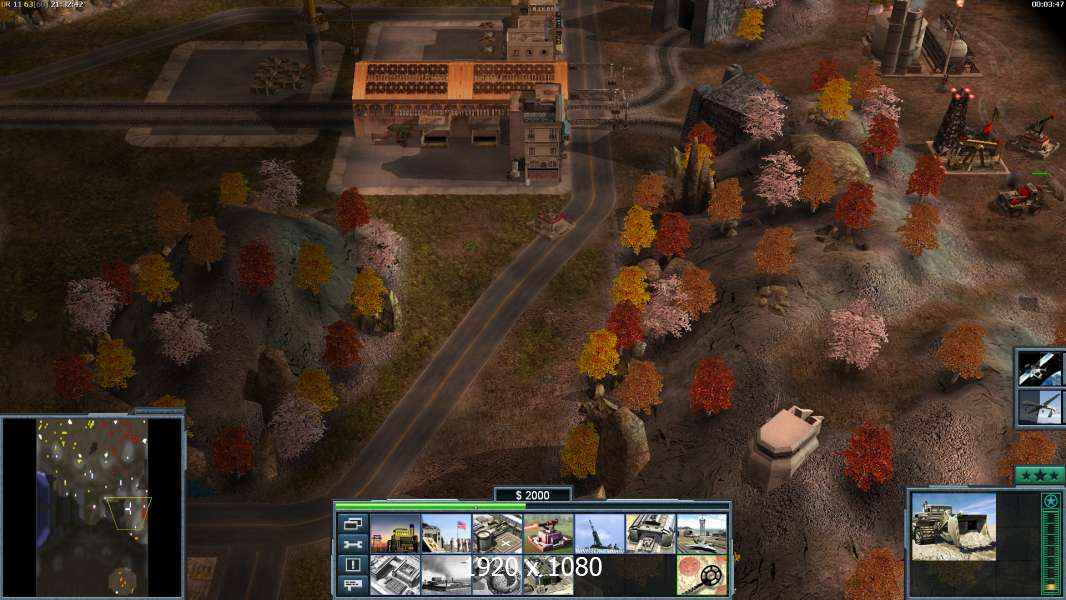The height and width of the screenshot is (600, 1066).
Task: Click on the minimap
Action: [92, 506]
